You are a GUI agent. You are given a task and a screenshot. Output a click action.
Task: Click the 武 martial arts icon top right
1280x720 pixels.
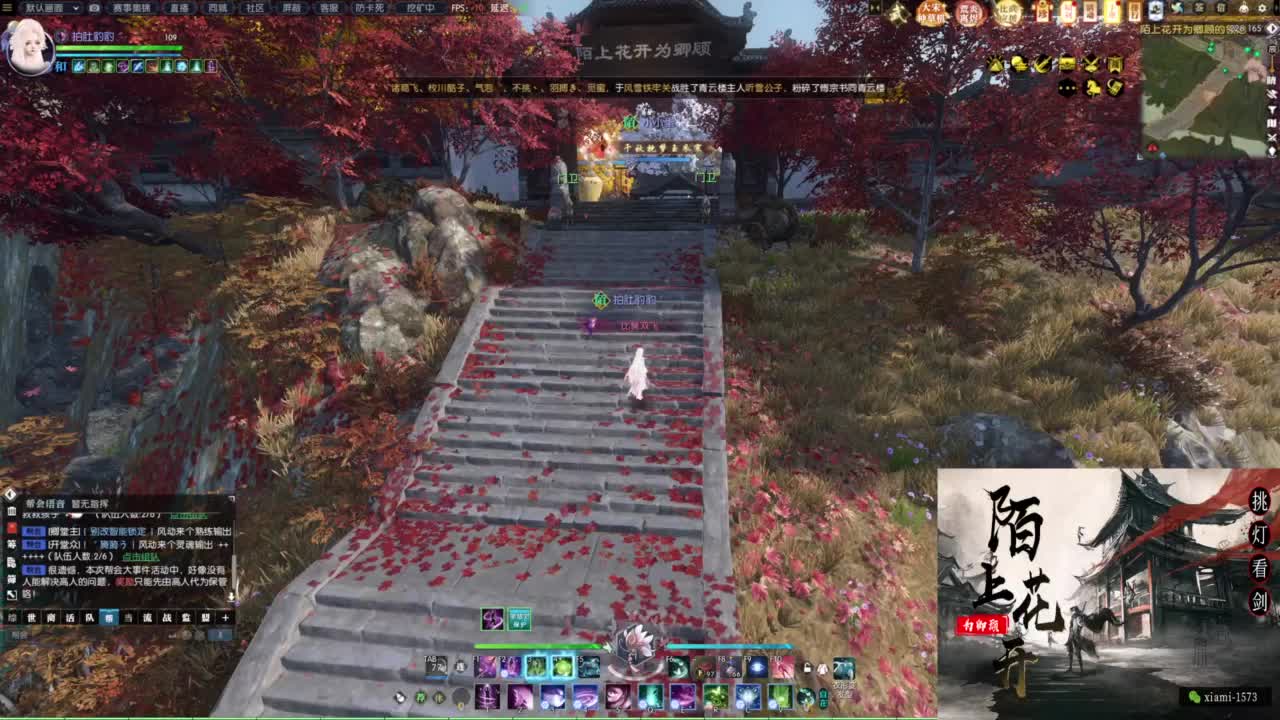pyautogui.click(x=896, y=13)
